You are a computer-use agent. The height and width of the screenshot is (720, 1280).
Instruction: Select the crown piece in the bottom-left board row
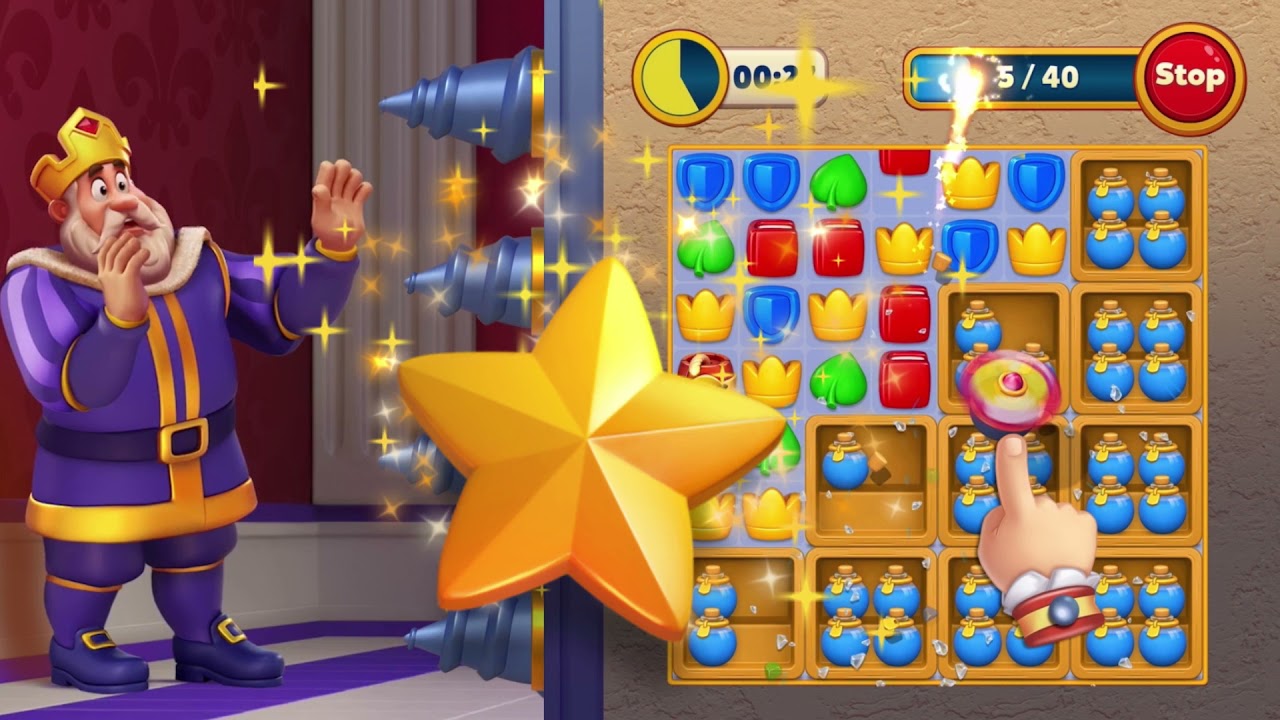point(769,510)
